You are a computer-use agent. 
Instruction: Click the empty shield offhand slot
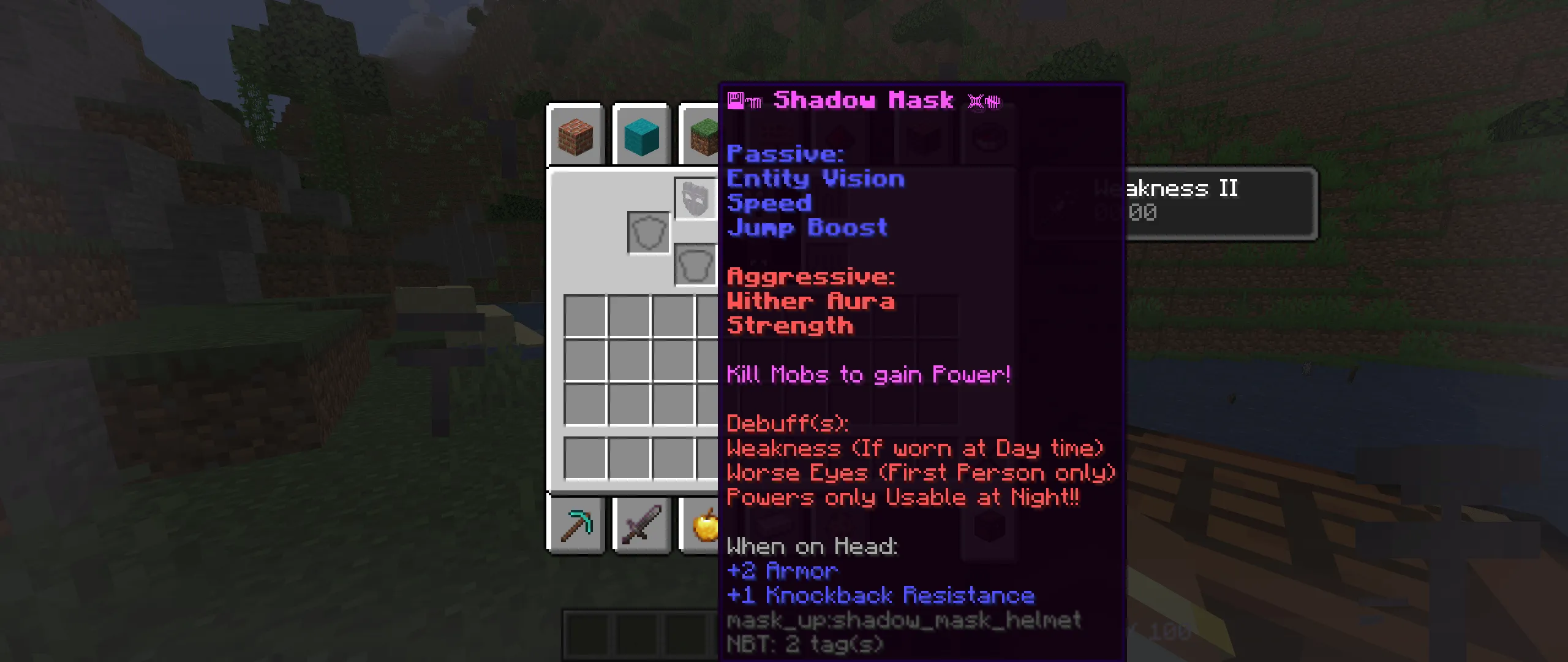(x=647, y=232)
